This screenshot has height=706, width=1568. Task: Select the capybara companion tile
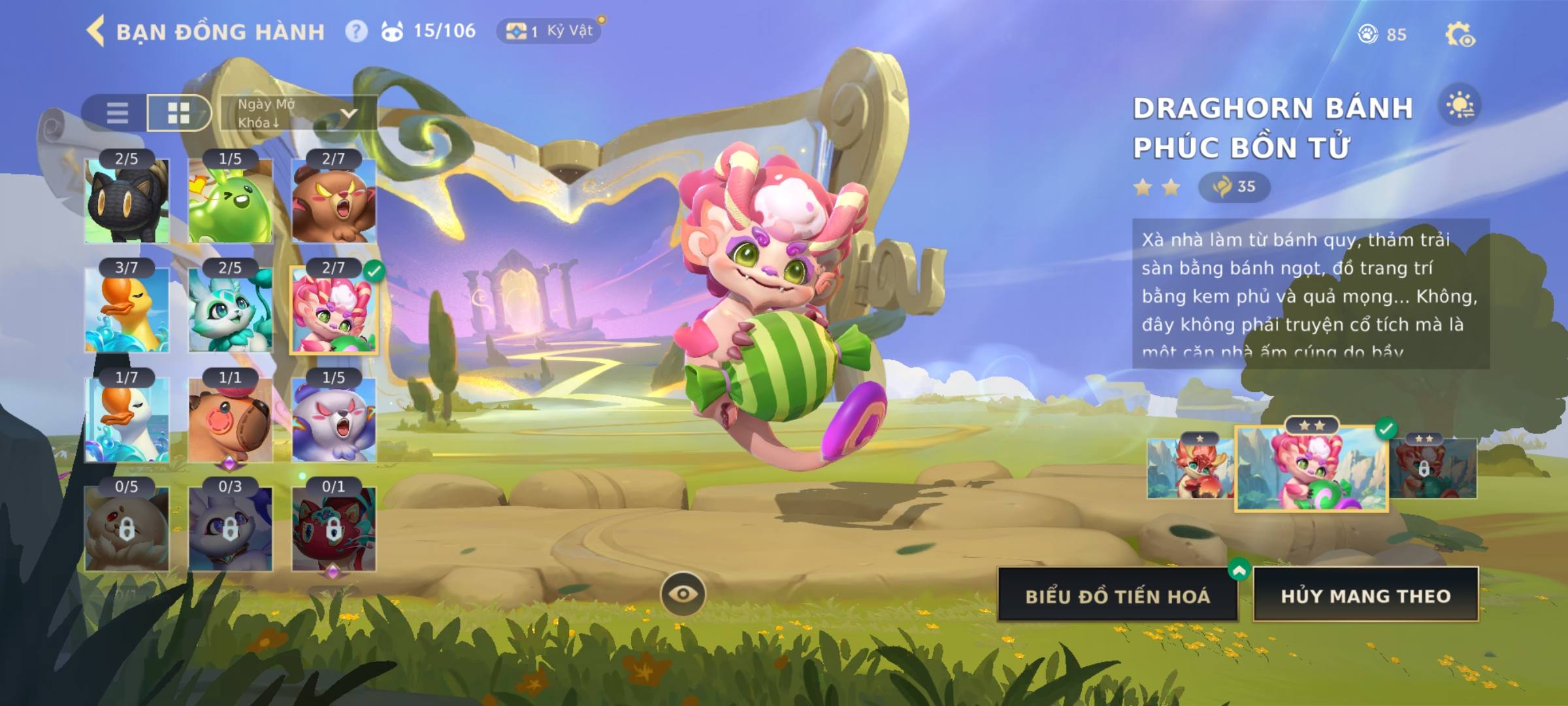coord(230,420)
